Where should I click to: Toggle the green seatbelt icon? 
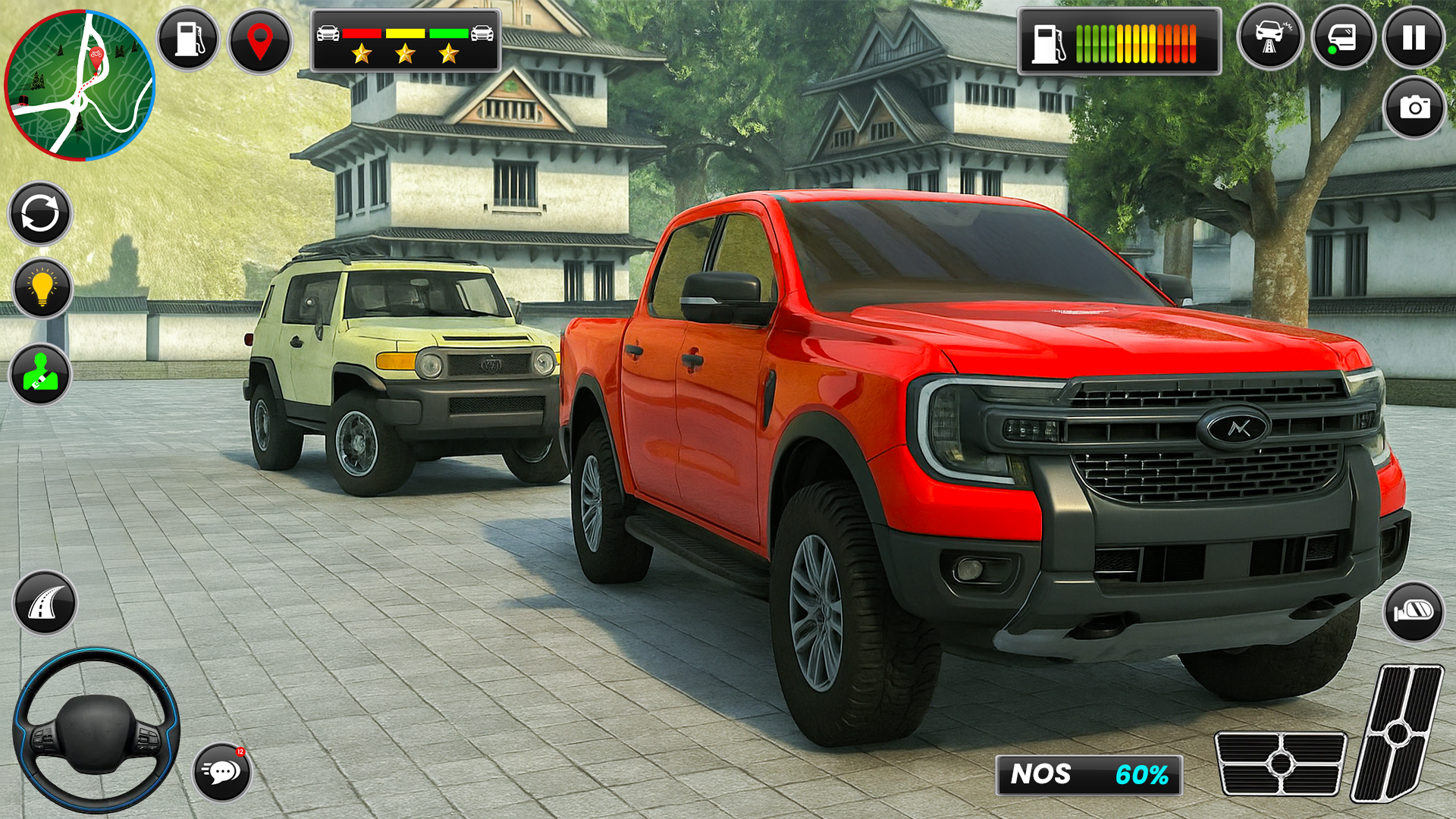click(x=43, y=374)
